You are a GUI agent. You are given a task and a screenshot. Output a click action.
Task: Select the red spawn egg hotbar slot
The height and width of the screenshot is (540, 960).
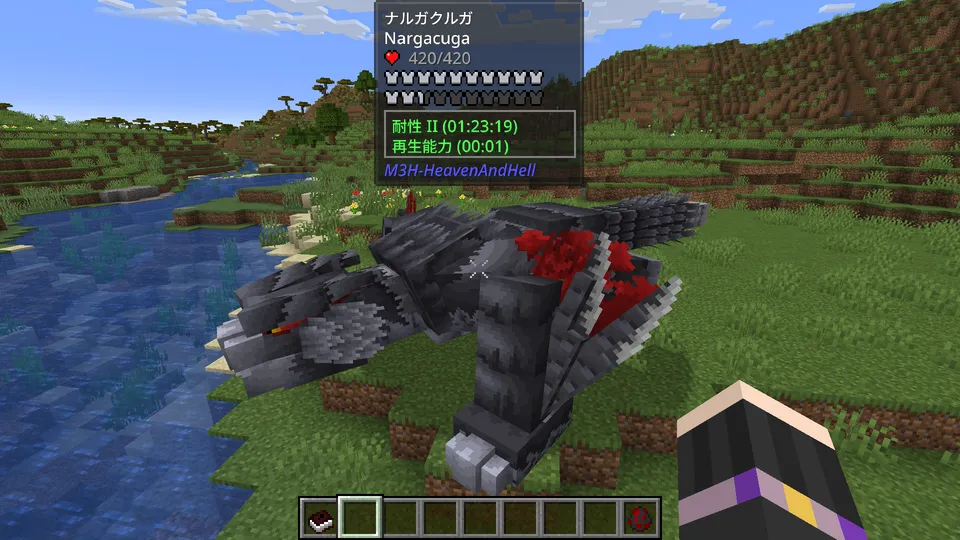[640, 518]
